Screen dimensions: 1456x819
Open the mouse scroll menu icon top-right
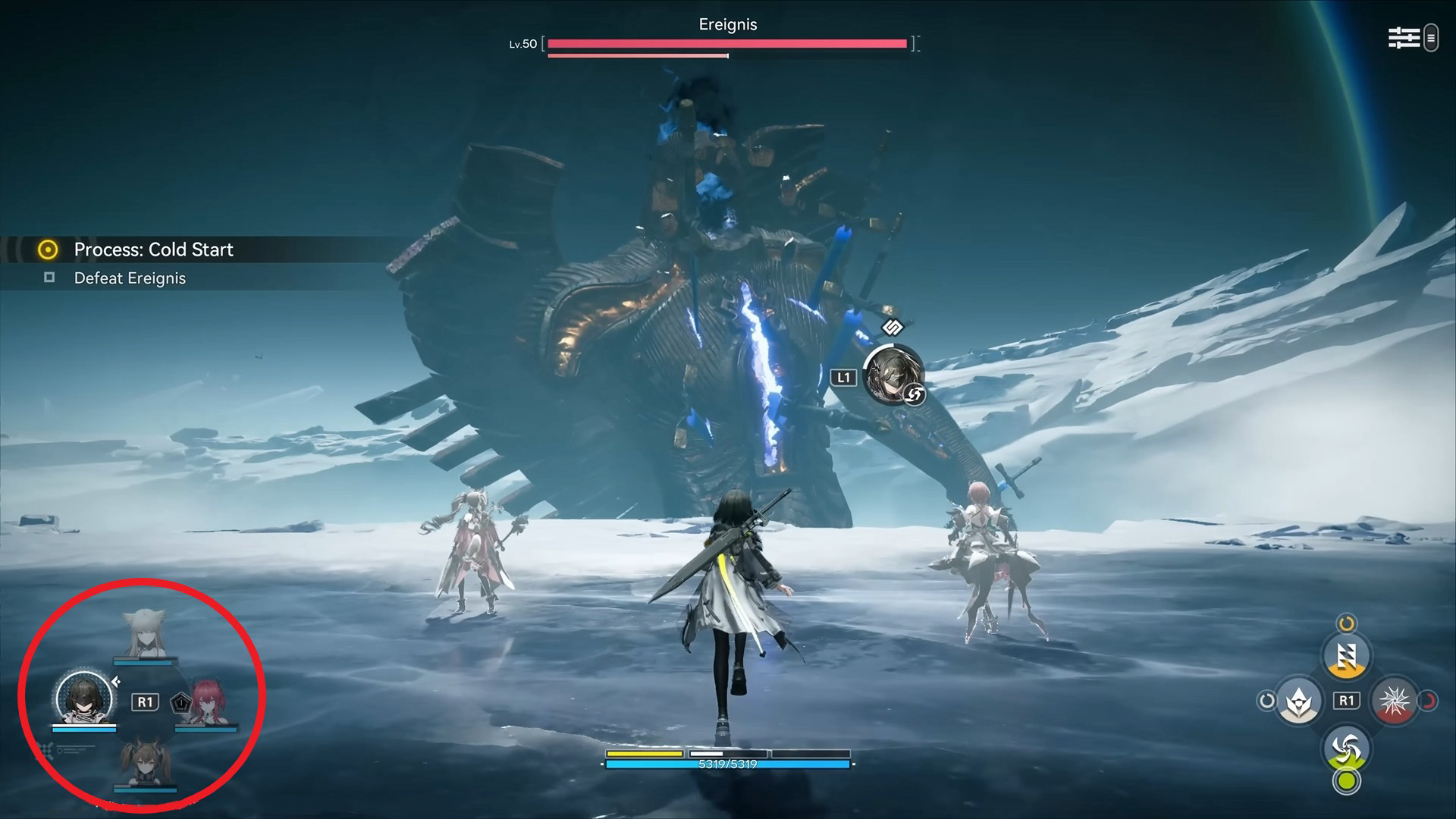(x=1431, y=37)
